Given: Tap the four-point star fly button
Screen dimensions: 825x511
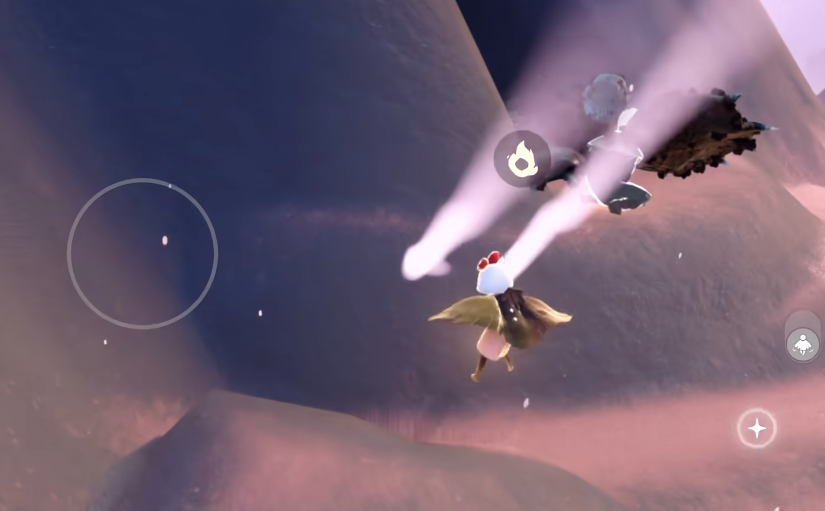Looking at the screenshot, I should click(757, 428).
